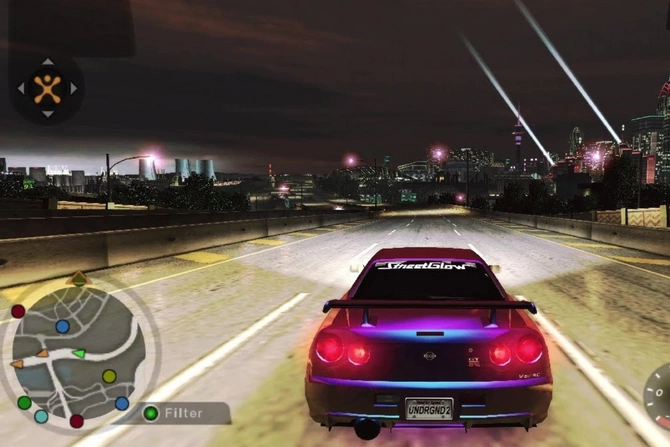Click the up arrow above the orange figure
Viewport: 670px width, 447px height.
(47, 62)
